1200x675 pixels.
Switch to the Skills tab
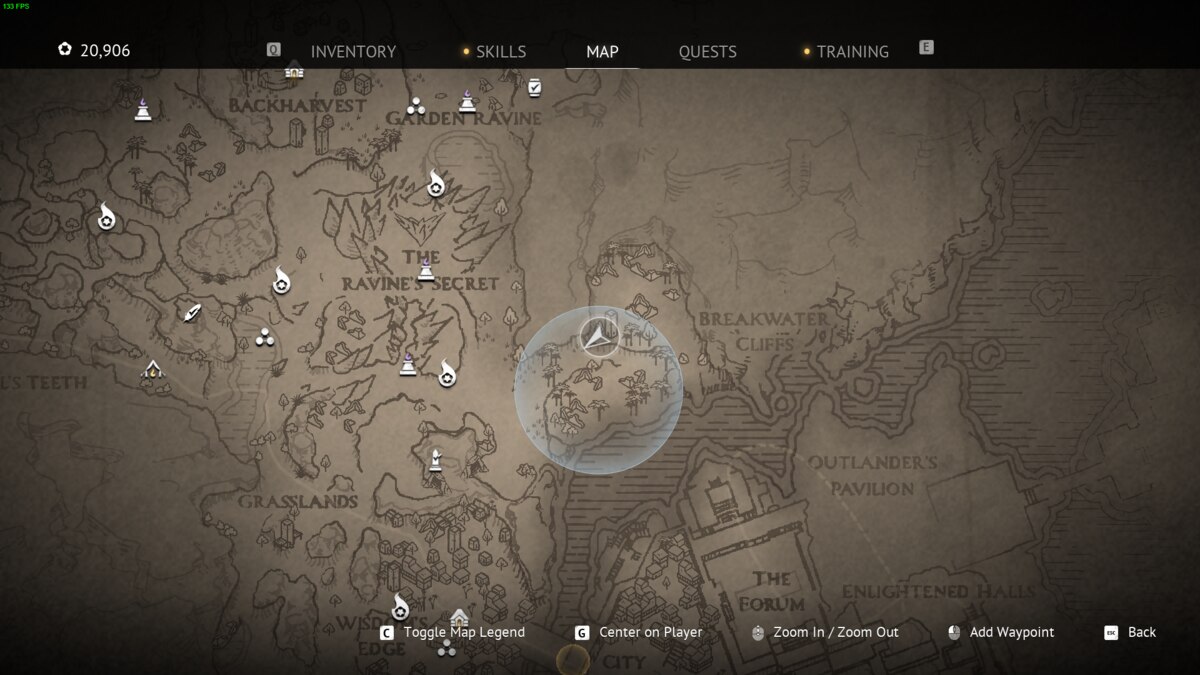(x=500, y=51)
